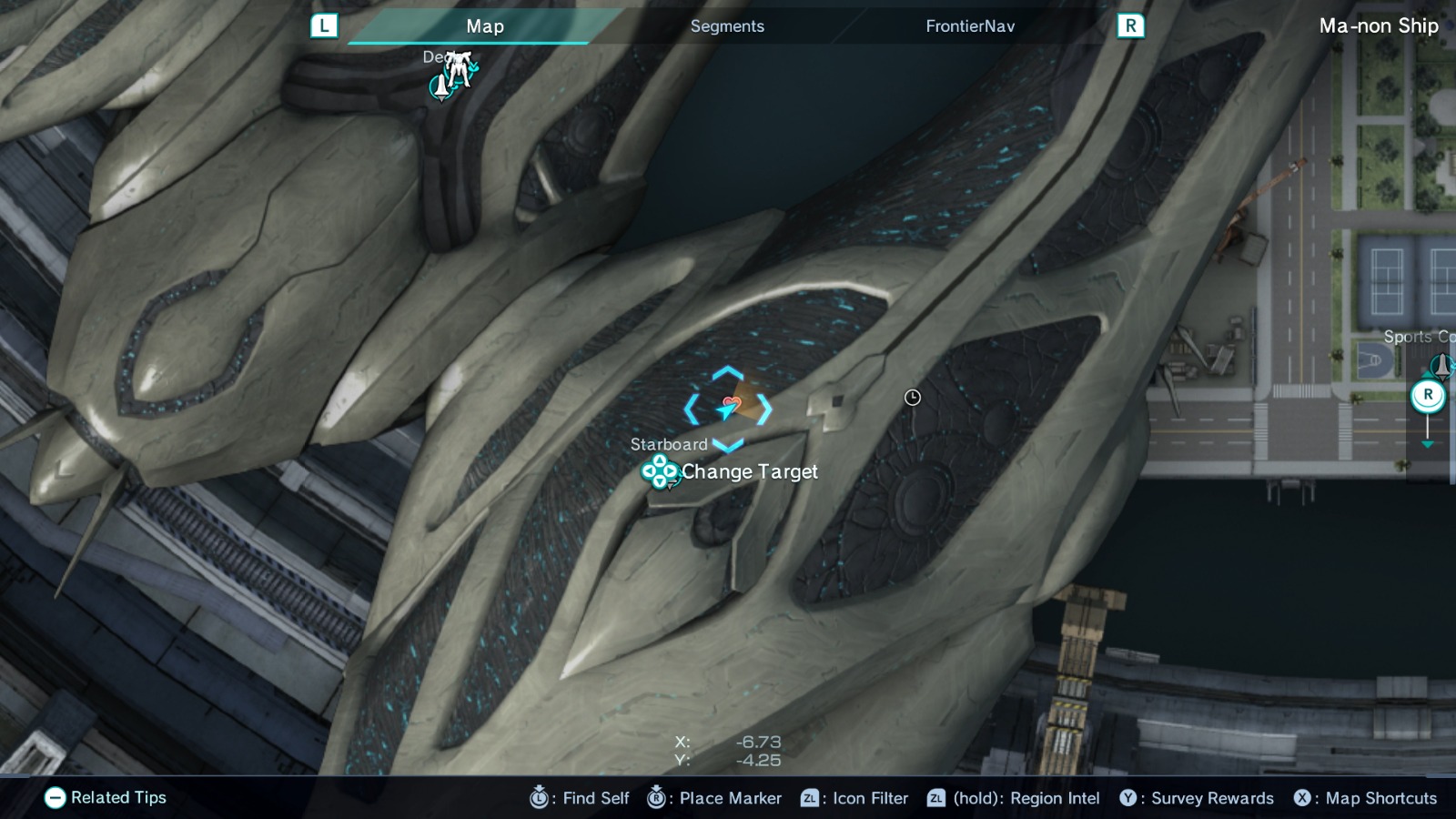Select the Map tab

(x=484, y=26)
